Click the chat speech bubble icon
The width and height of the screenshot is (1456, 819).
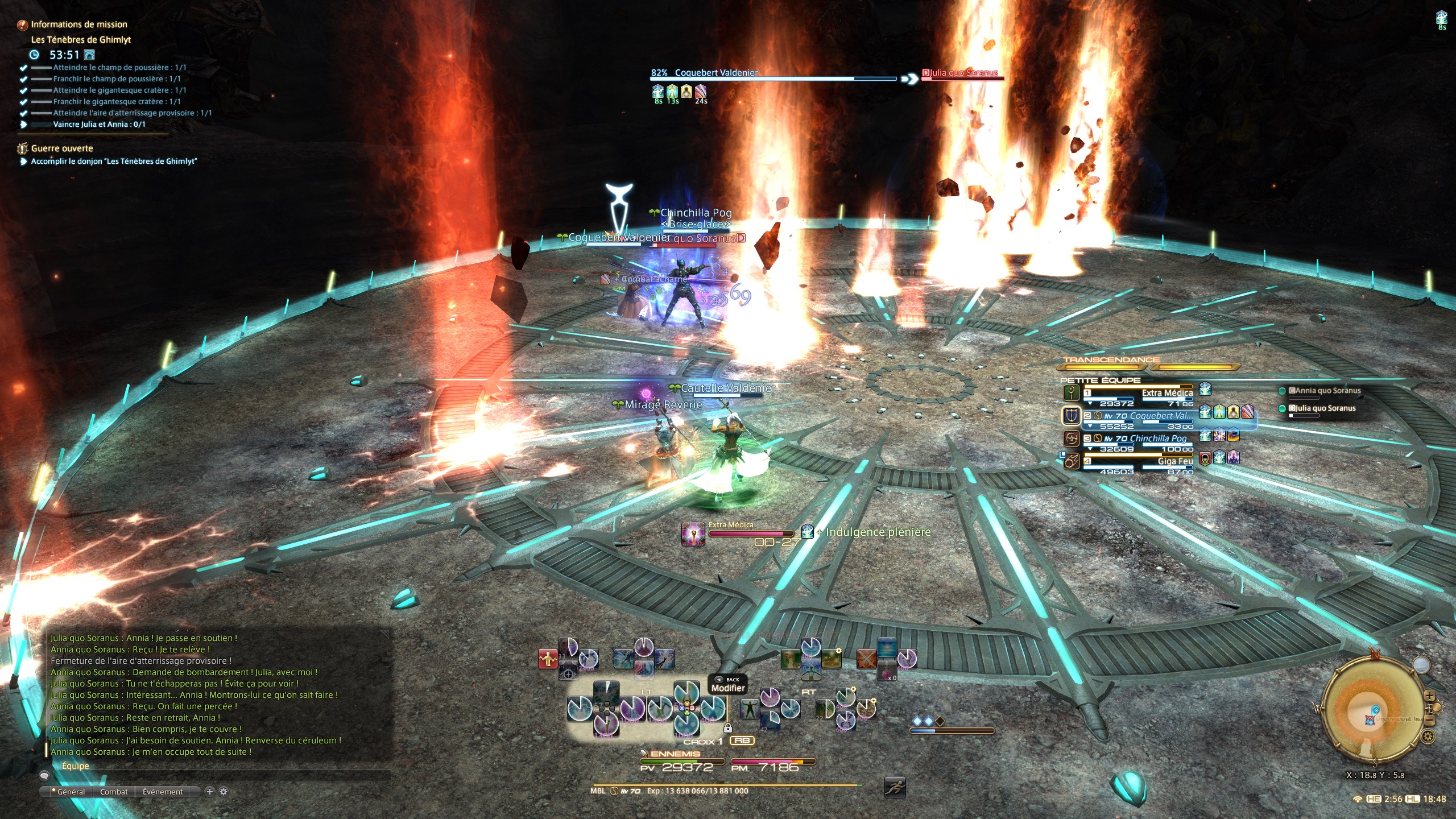[x=44, y=775]
